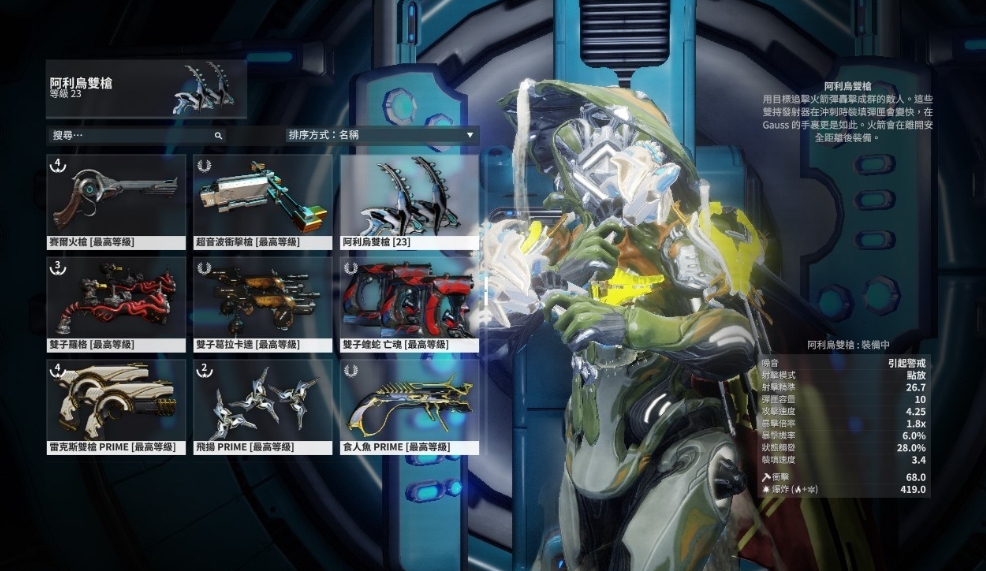
Task: Equip the 飛揚 PRIME throwing stars tile
Action: pyautogui.click(x=263, y=406)
